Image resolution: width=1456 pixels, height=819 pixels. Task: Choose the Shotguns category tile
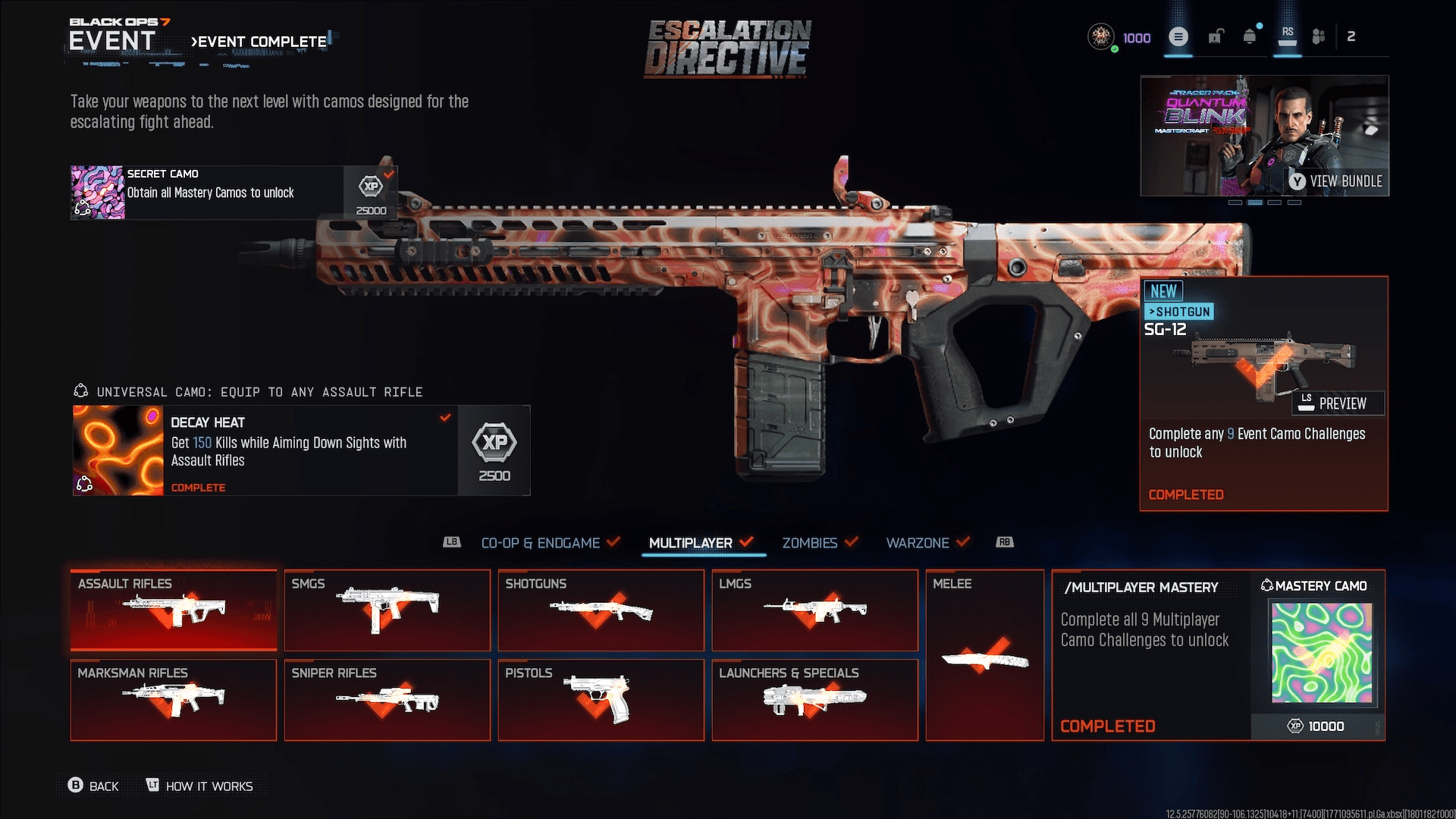click(x=601, y=610)
